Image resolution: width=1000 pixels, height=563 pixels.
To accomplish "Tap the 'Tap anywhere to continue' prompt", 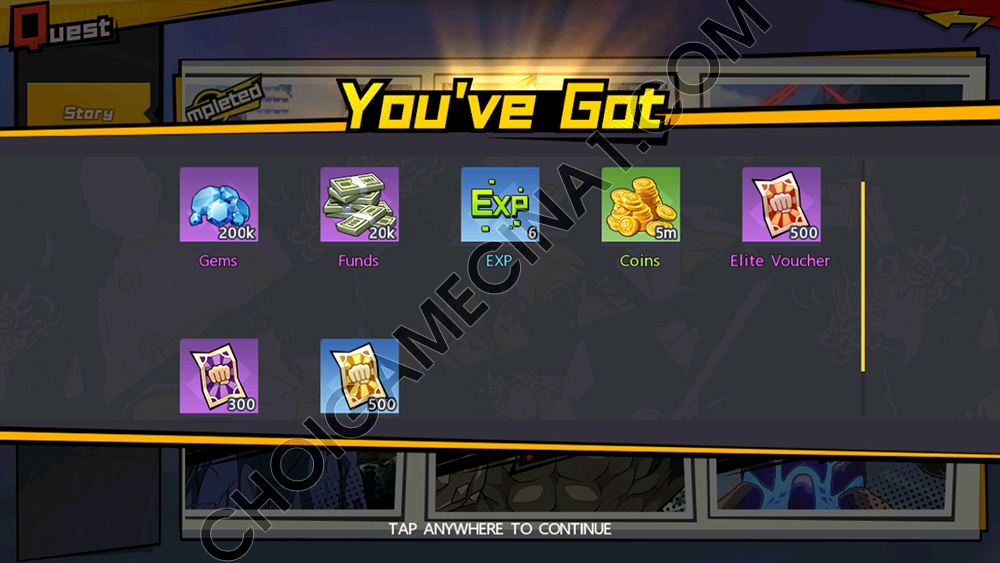I will 500,528.
